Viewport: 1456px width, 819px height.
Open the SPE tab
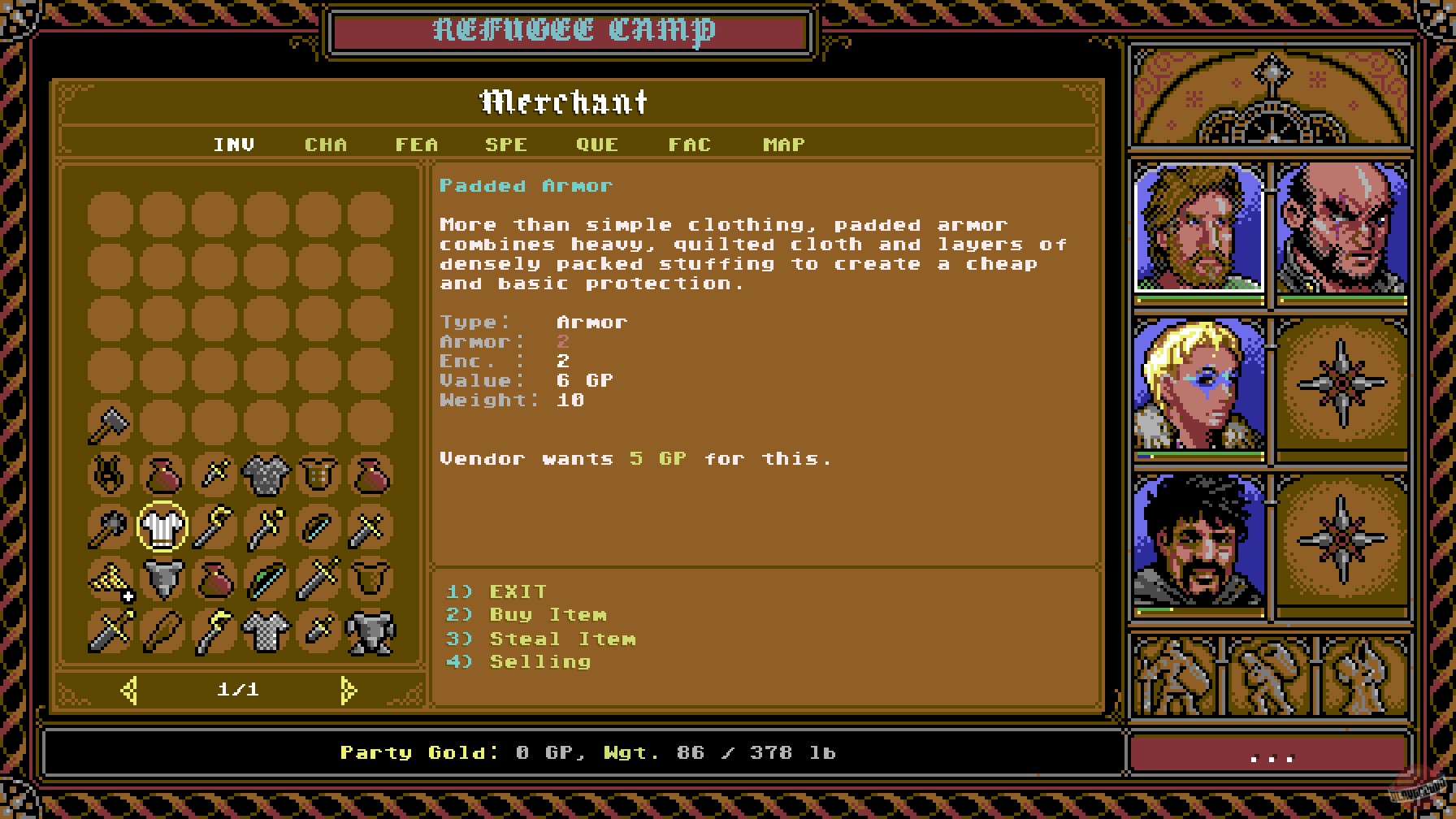[x=505, y=145]
